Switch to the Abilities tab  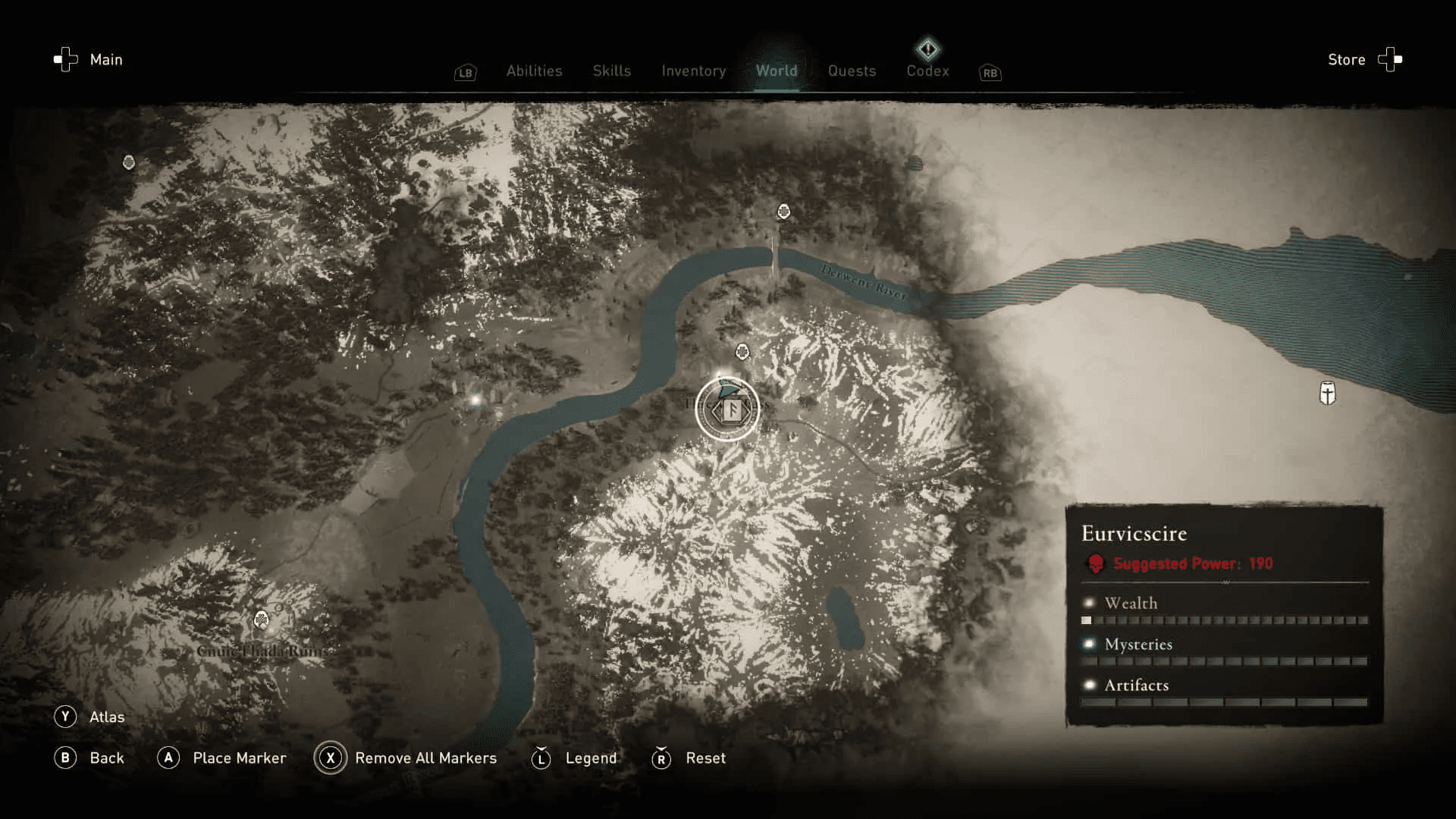(x=534, y=71)
